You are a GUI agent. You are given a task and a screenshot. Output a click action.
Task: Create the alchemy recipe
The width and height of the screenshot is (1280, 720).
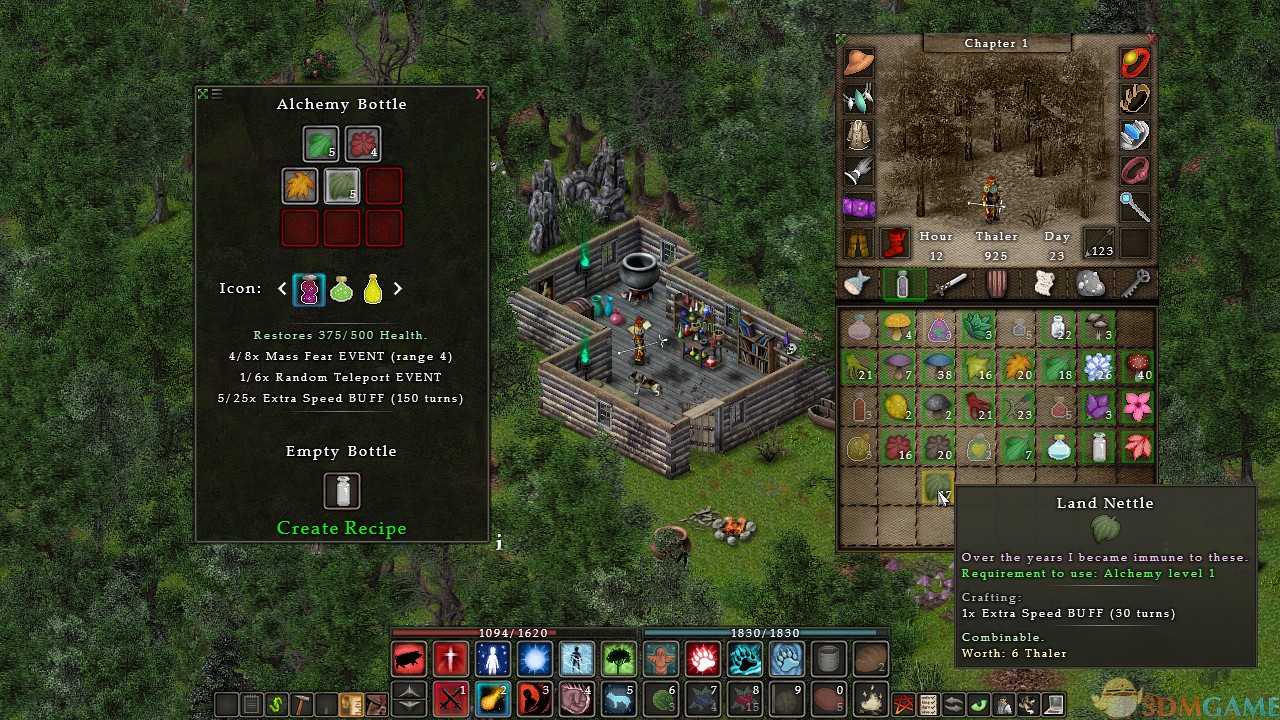click(341, 528)
